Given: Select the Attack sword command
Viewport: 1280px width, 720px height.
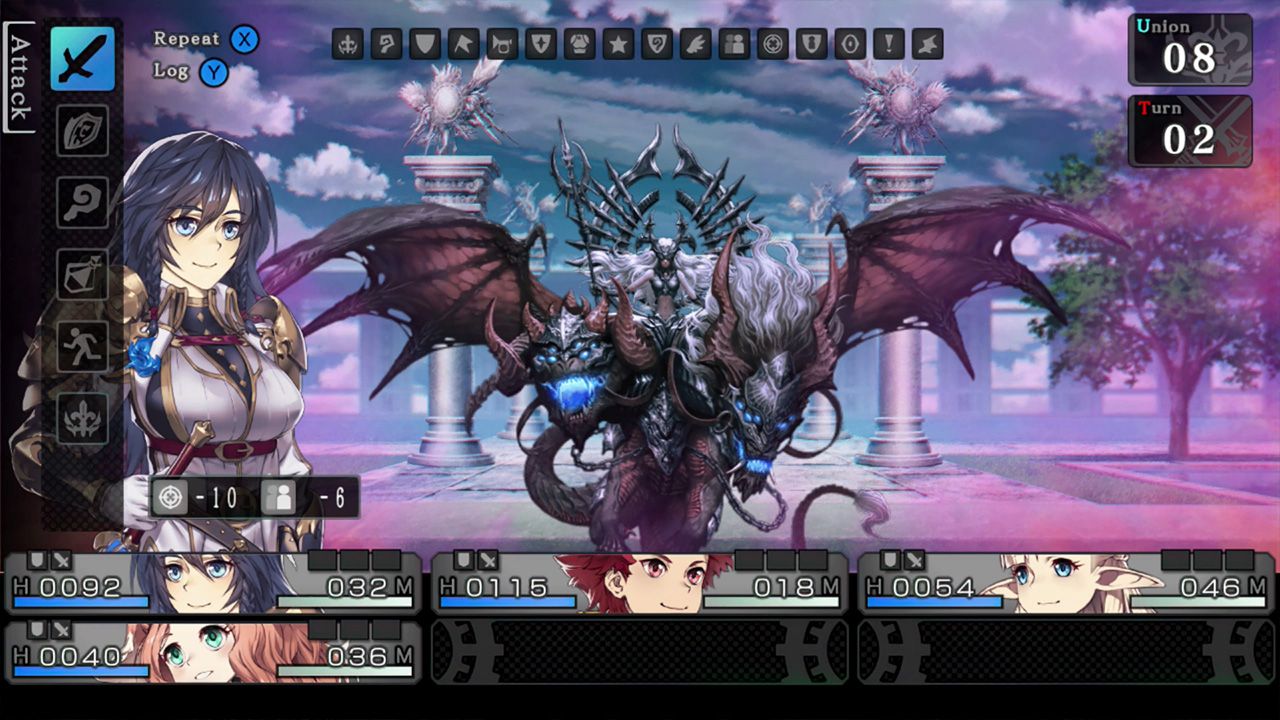Looking at the screenshot, I should coord(83,59).
